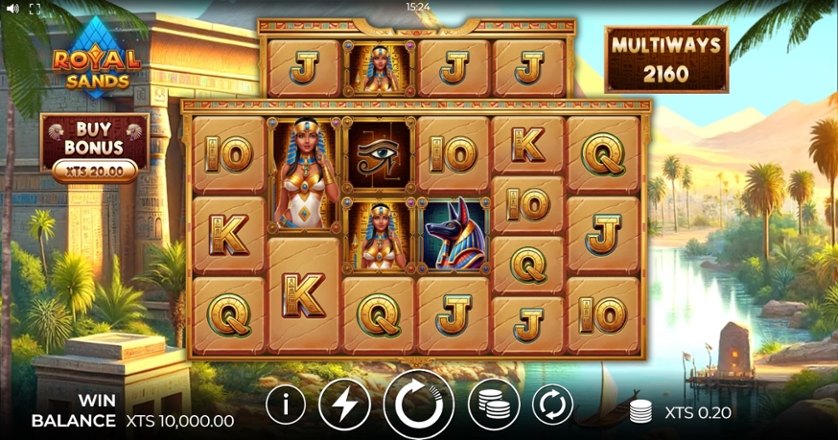Show the game info panel

tap(287, 404)
